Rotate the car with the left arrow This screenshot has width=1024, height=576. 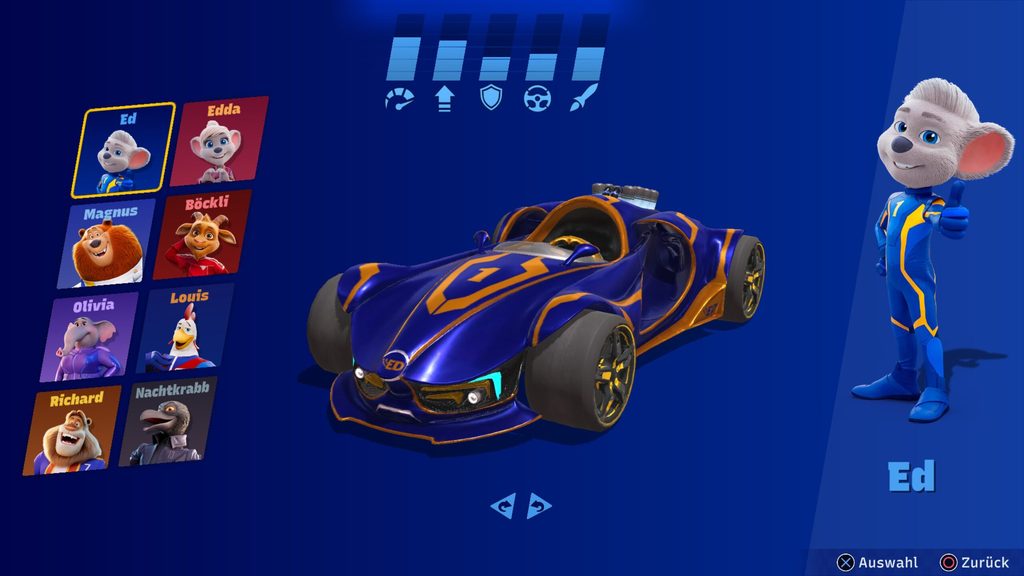click(x=502, y=506)
